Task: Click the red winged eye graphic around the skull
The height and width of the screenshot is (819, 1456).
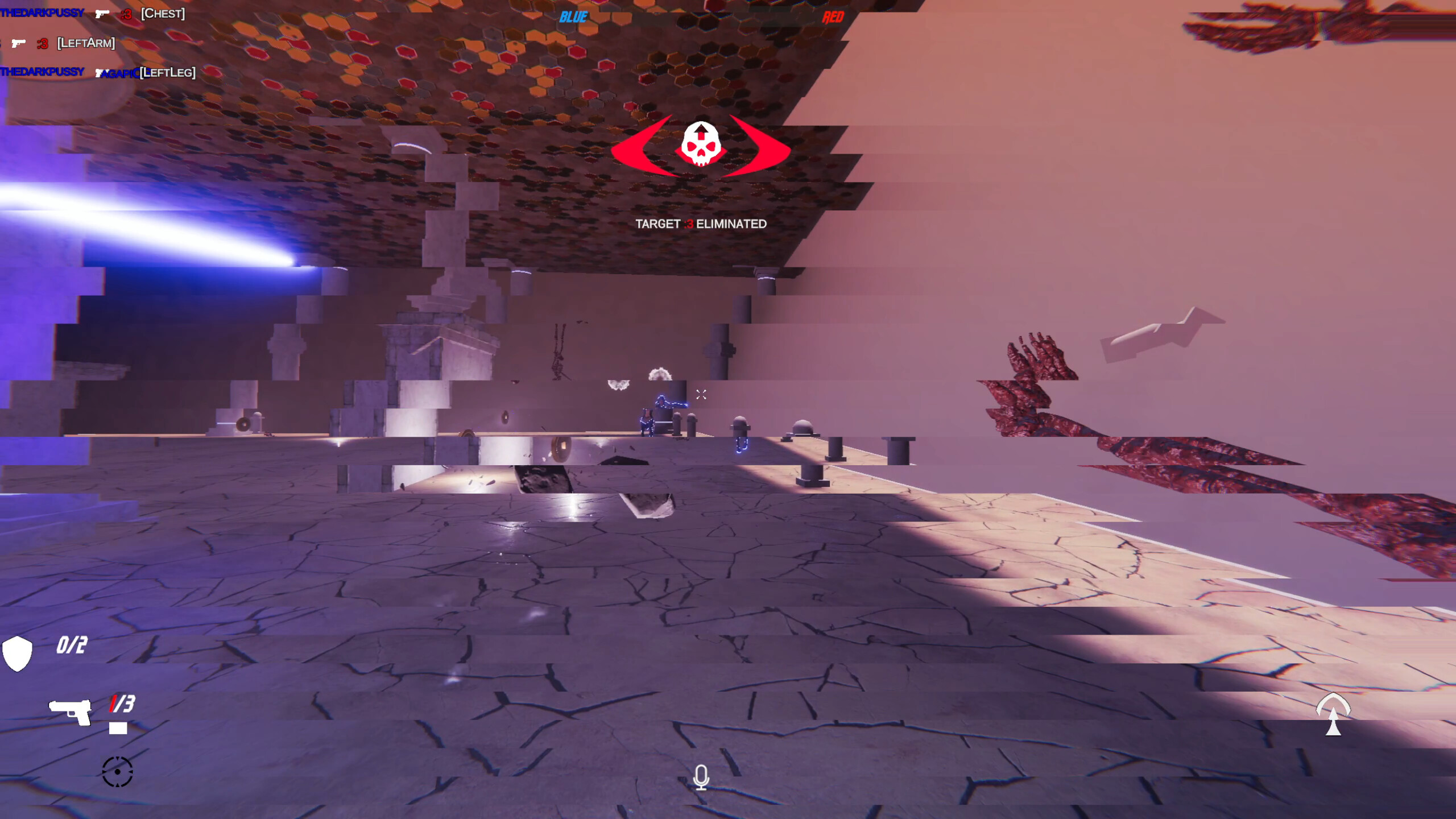Action: (637, 148)
